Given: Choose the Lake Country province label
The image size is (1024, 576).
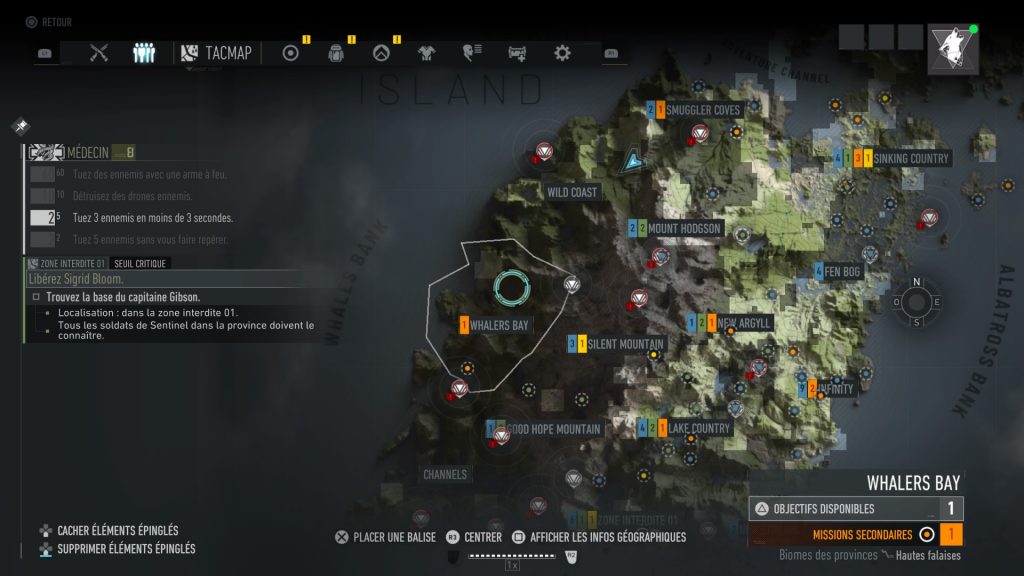Looking at the screenshot, I should click(x=699, y=428).
